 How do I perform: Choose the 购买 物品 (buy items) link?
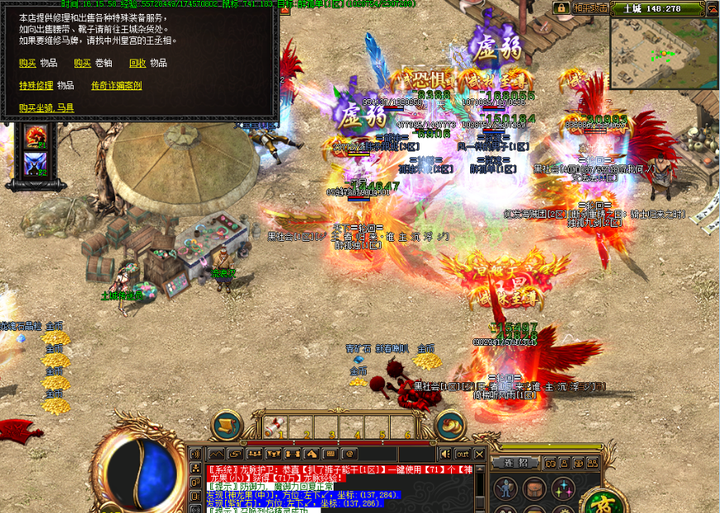click(27, 63)
